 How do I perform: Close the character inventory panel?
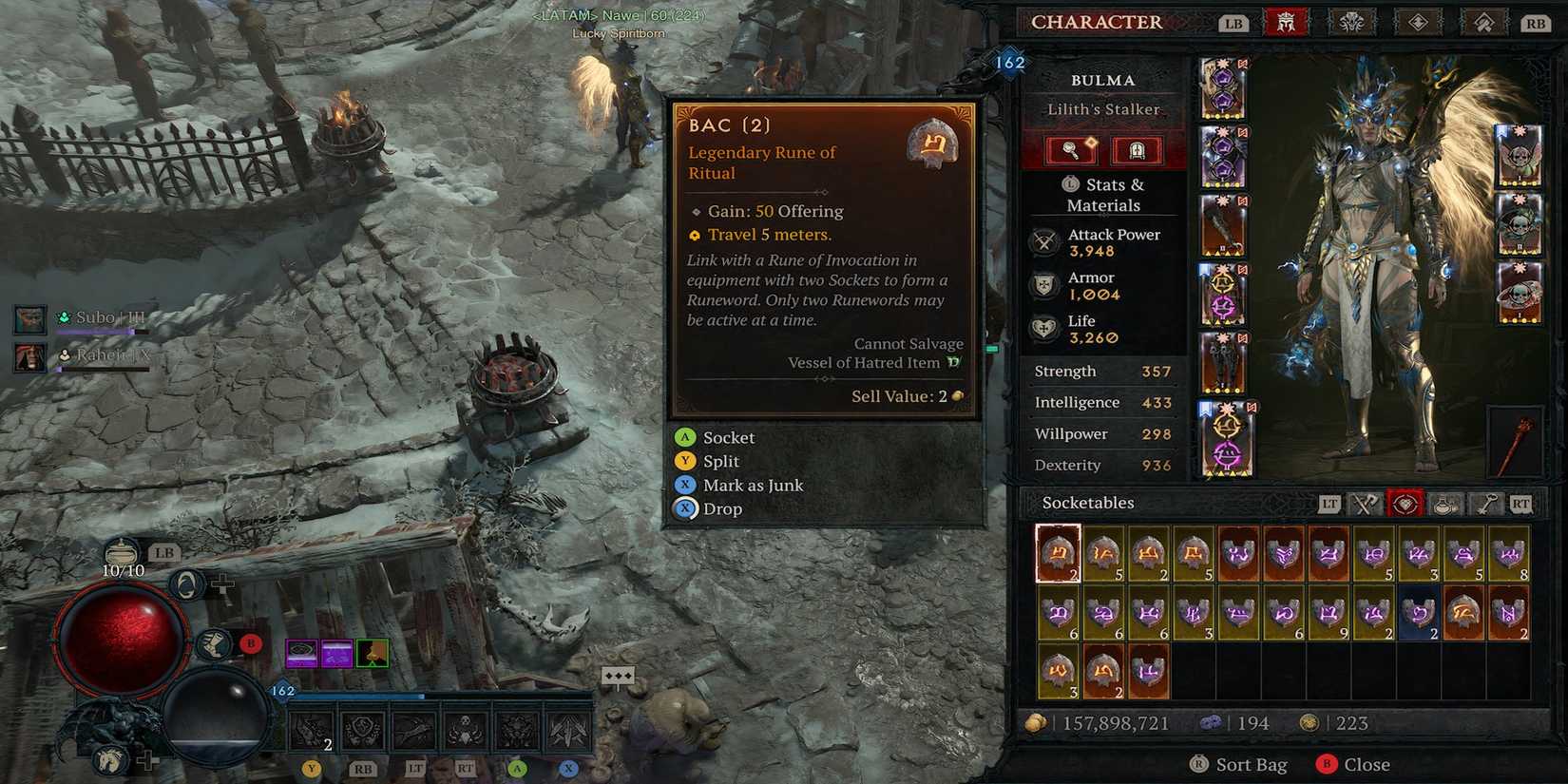coord(1366,764)
